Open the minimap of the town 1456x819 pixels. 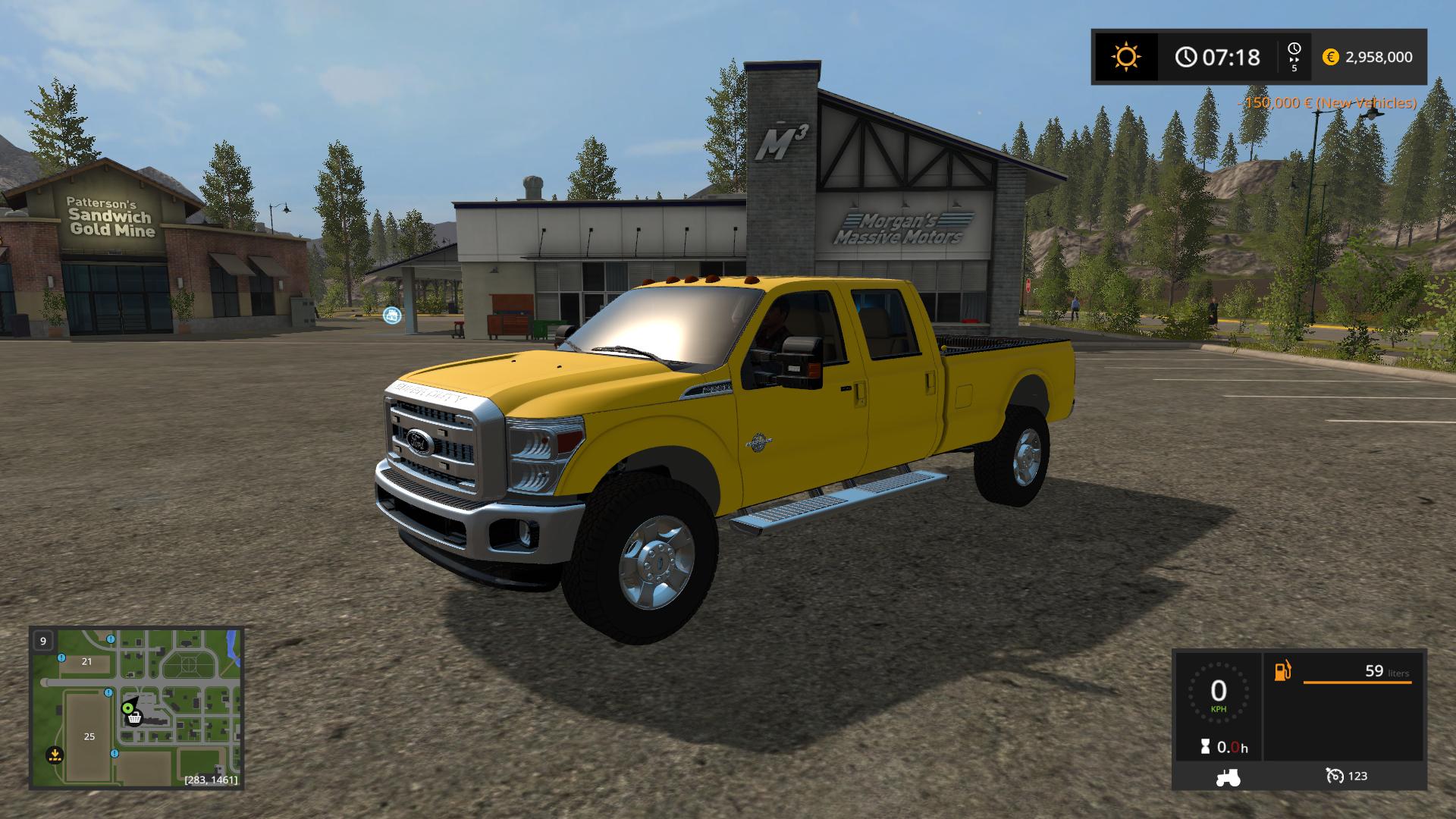coord(136,708)
